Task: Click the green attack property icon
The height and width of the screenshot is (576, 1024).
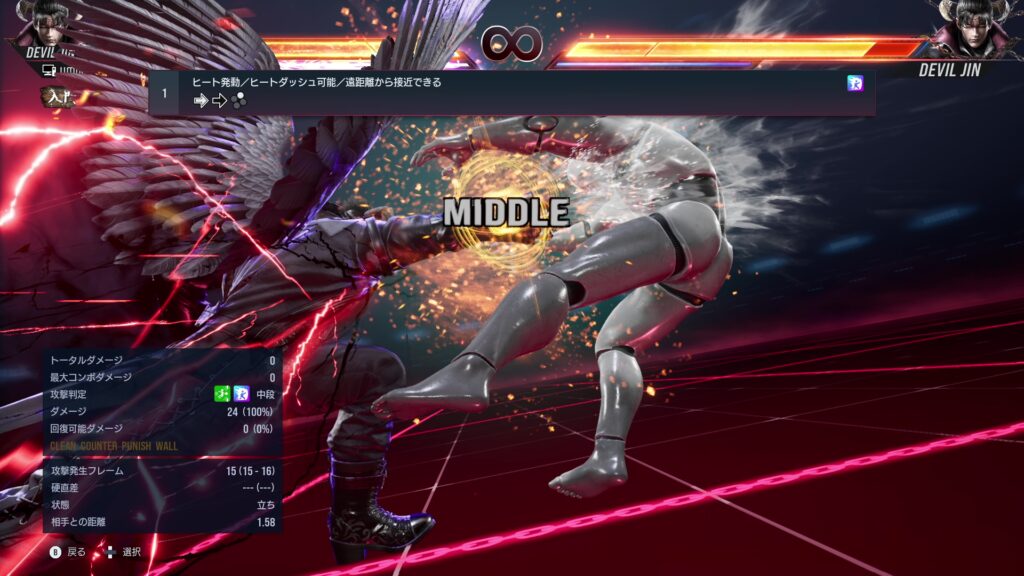Action: (222, 394)
